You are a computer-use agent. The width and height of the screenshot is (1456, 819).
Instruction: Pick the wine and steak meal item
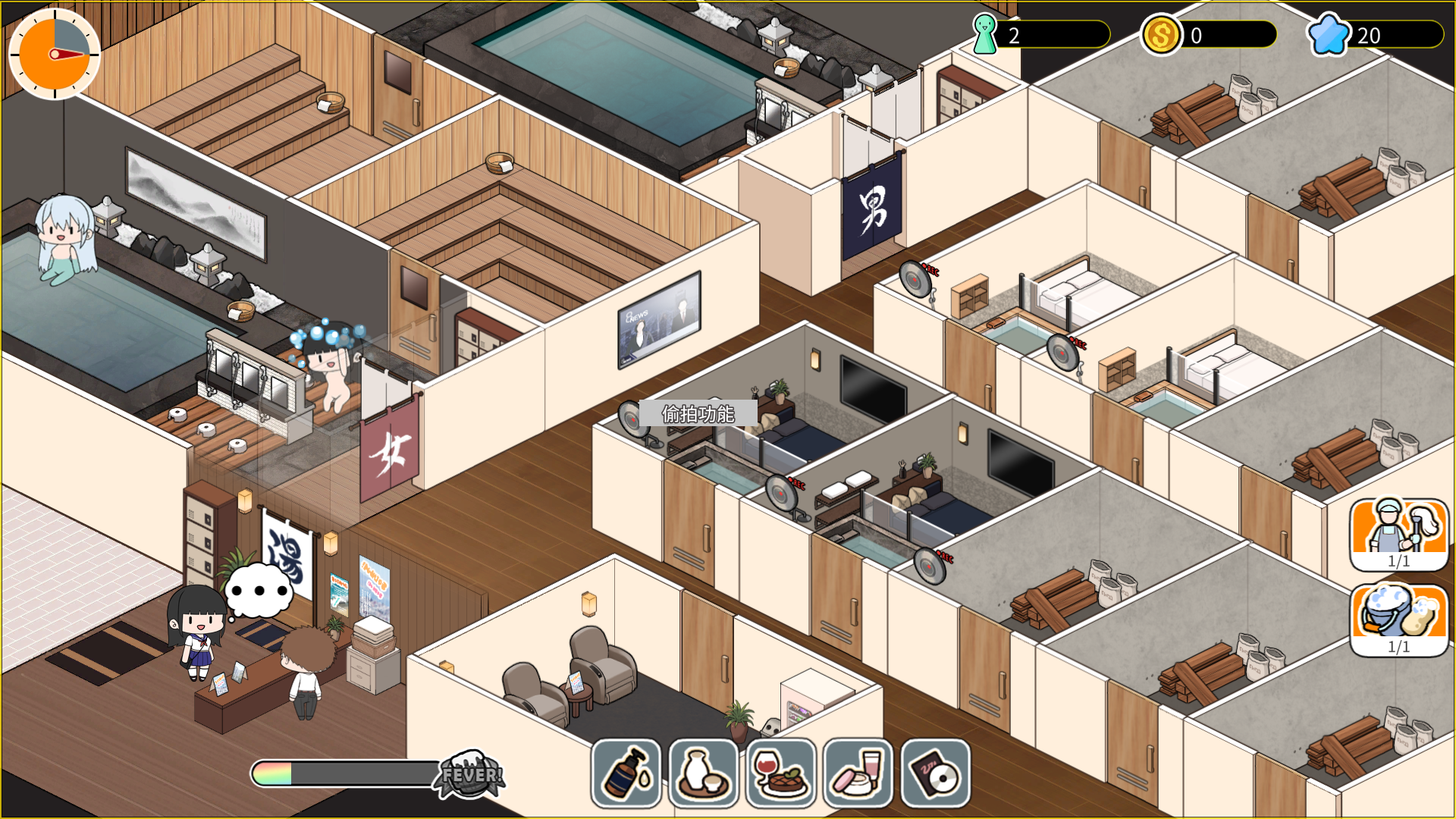click(781, 773)
